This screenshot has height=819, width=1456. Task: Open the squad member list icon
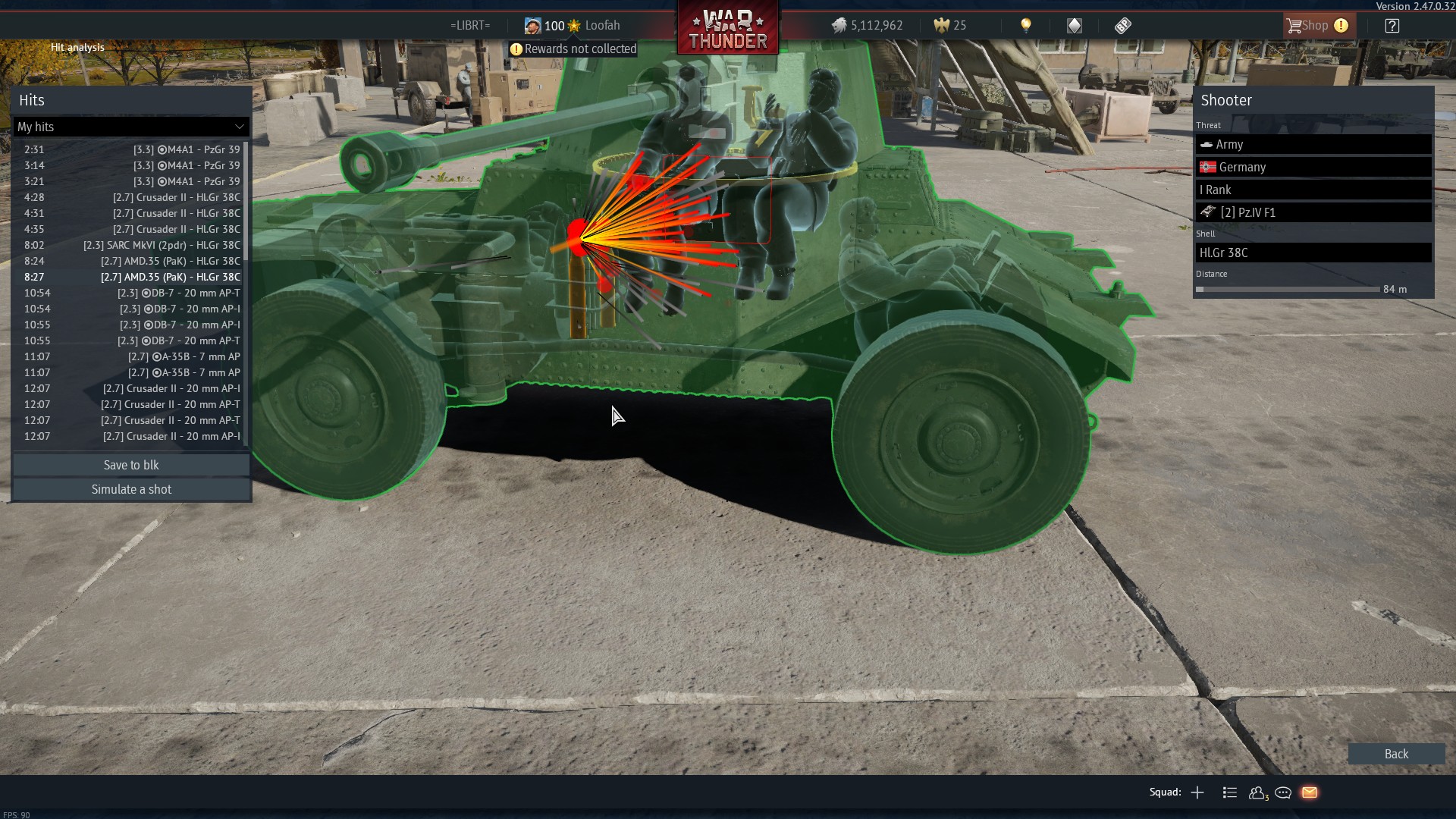[1229, 792]
